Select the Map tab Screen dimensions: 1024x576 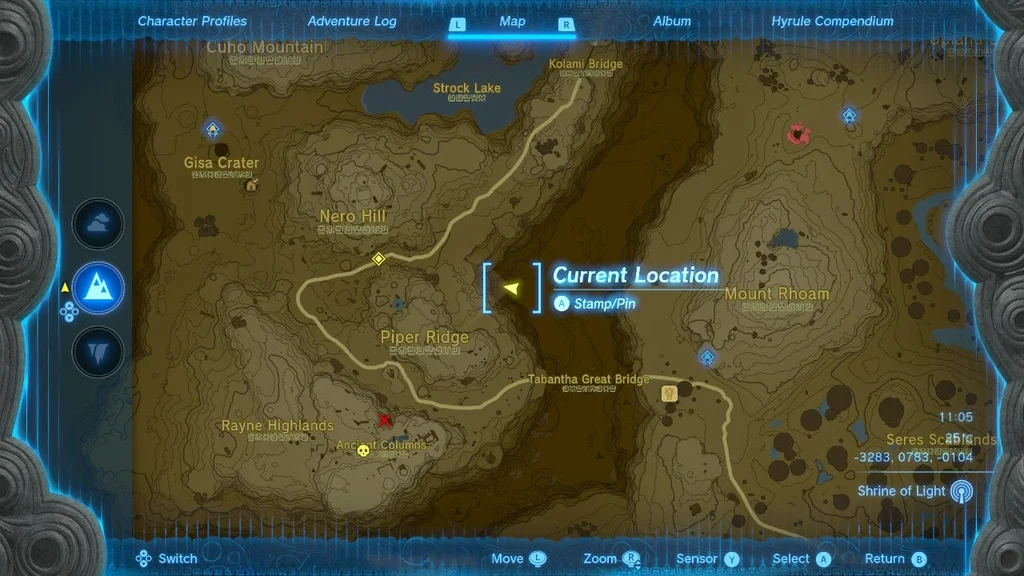click(512, 21)
